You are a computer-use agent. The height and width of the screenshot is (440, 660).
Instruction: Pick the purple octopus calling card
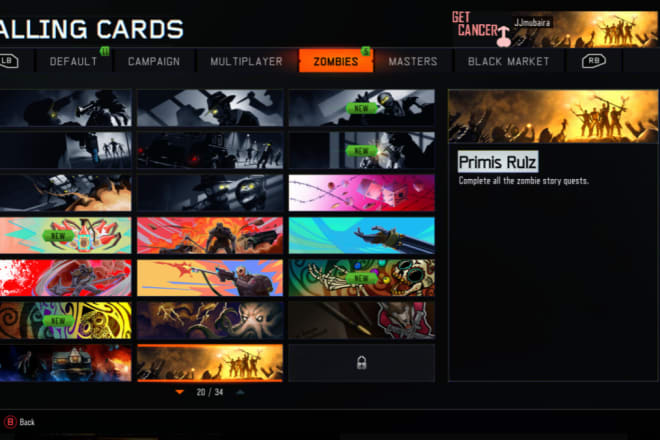209,320
